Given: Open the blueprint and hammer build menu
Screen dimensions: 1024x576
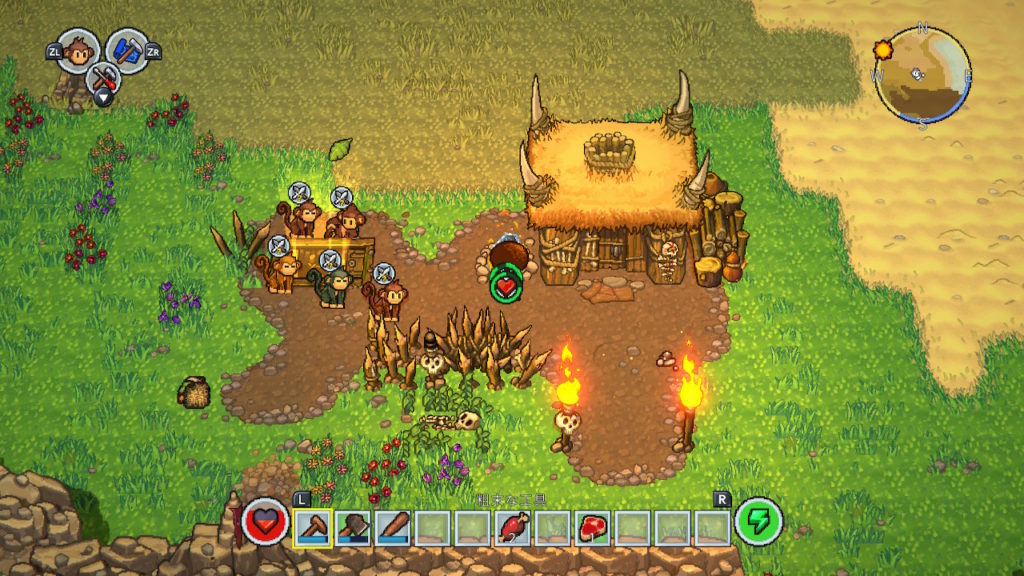Looking at the screenshot, I should (127, 50).
